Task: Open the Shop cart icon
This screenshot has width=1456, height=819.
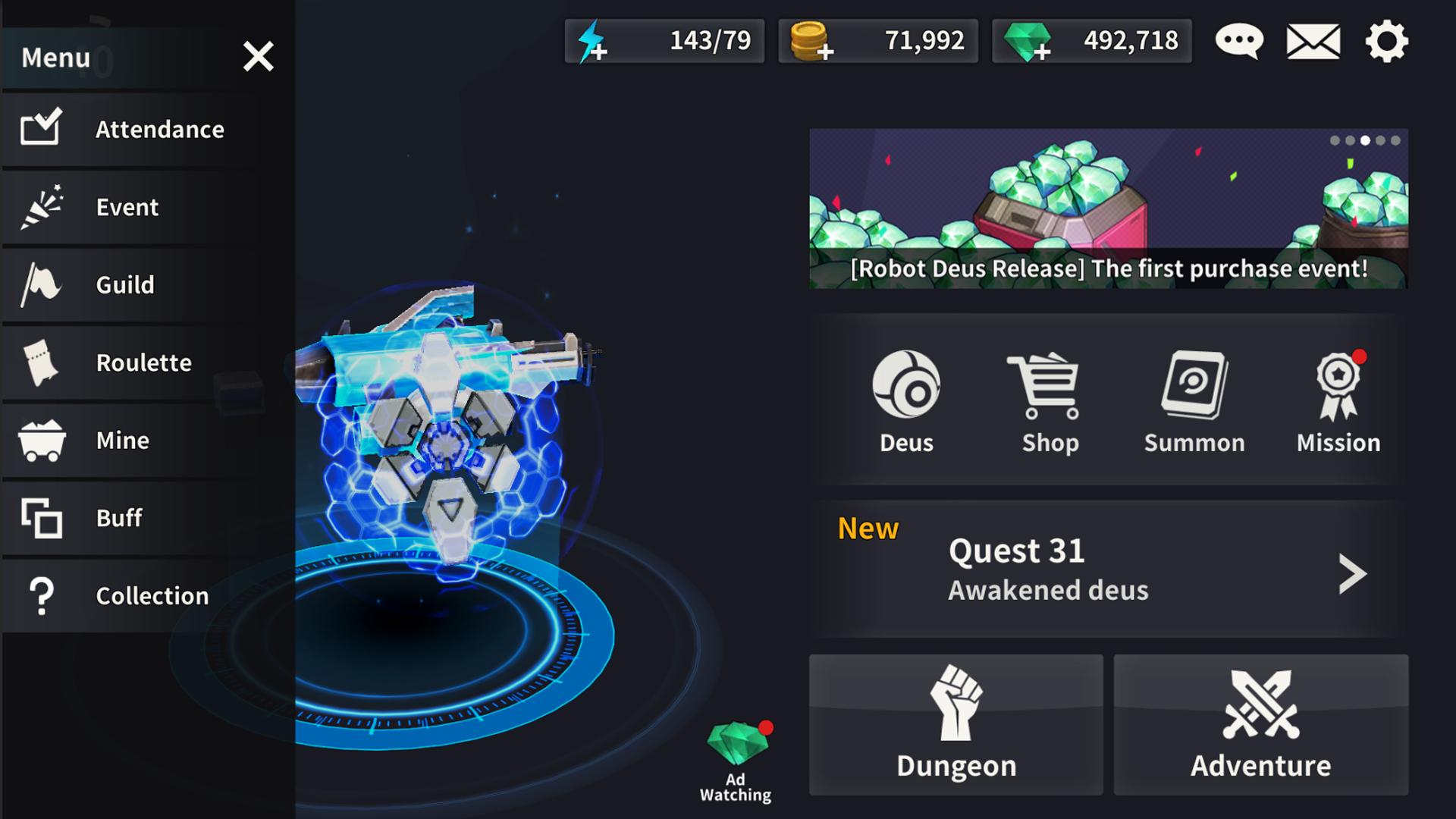Action: click(1050, 387)
